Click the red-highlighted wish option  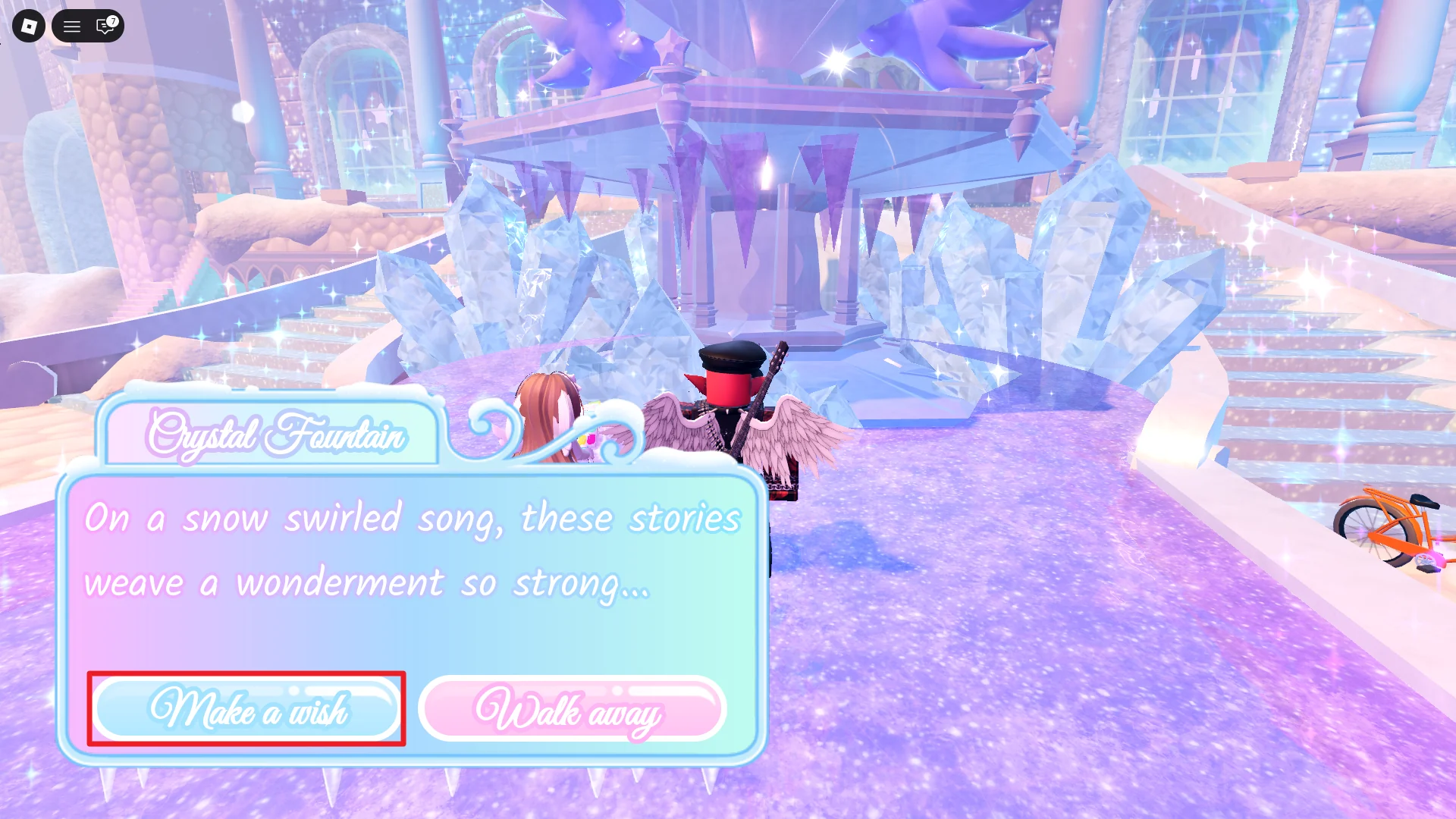(247, 710)
